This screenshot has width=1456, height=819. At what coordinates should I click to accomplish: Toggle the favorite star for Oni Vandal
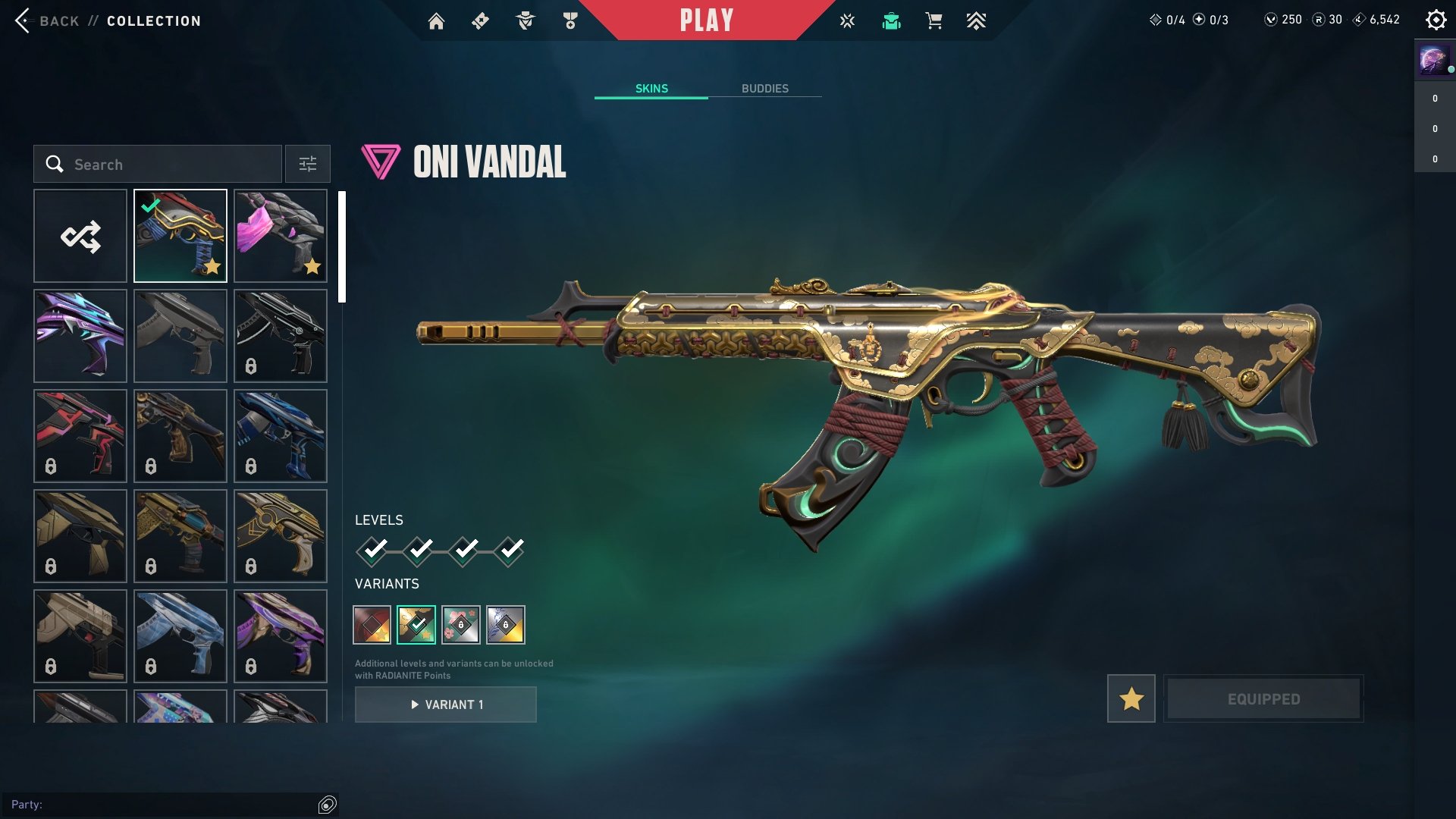[x=1130, y=698]
